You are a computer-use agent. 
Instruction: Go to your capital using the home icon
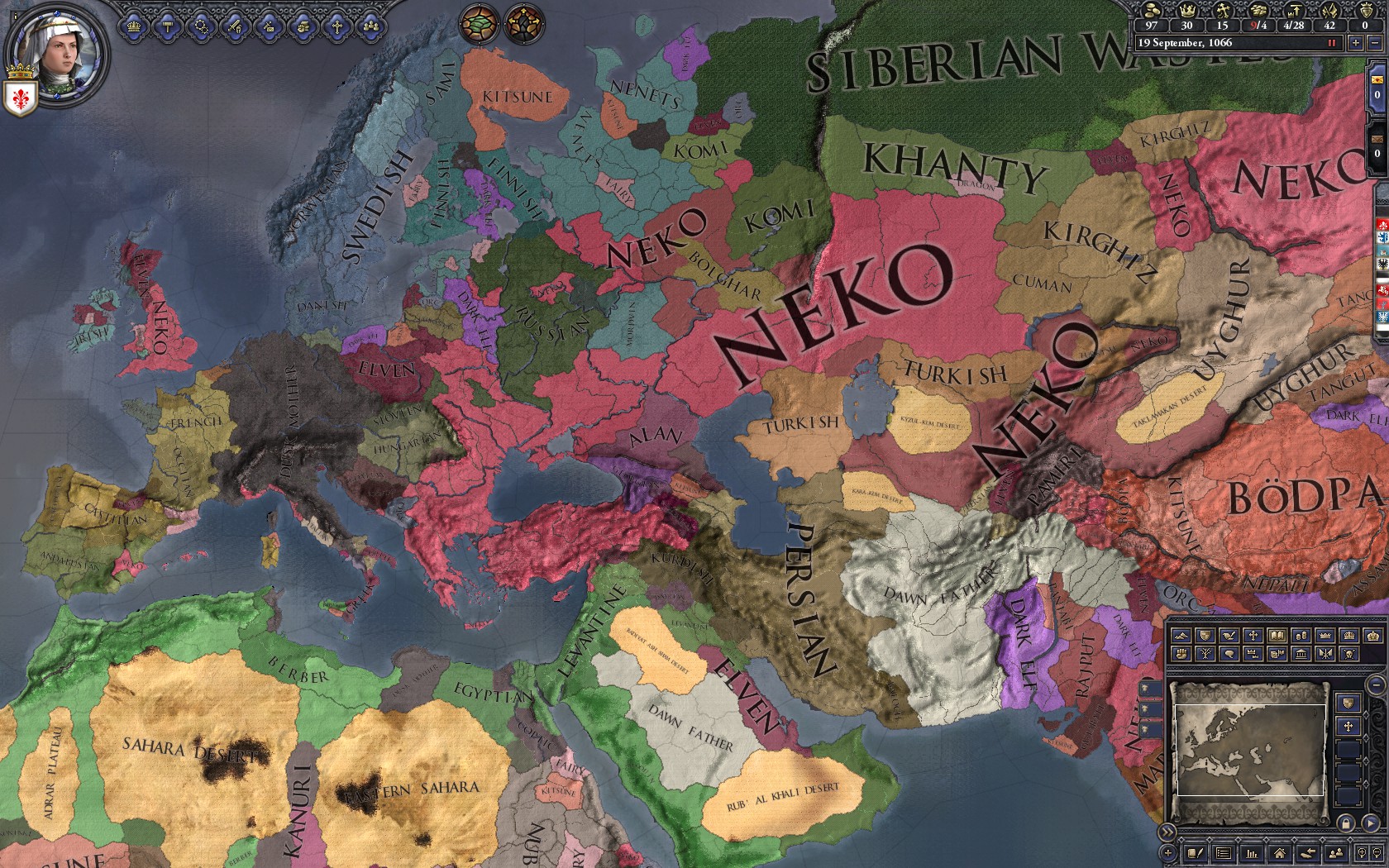(x=1279, y=853)
